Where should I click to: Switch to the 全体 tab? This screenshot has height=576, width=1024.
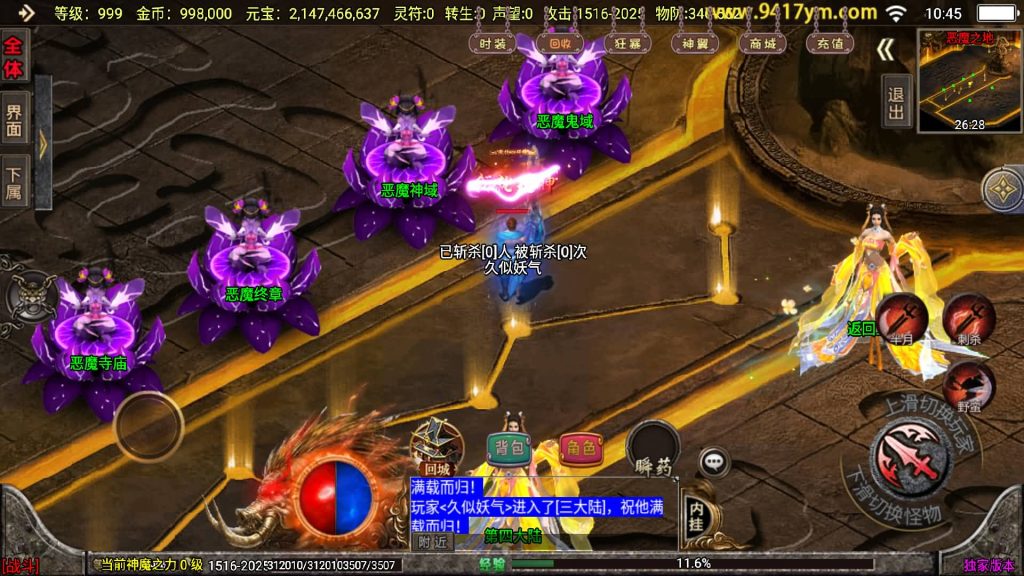(x=14, y=57)
